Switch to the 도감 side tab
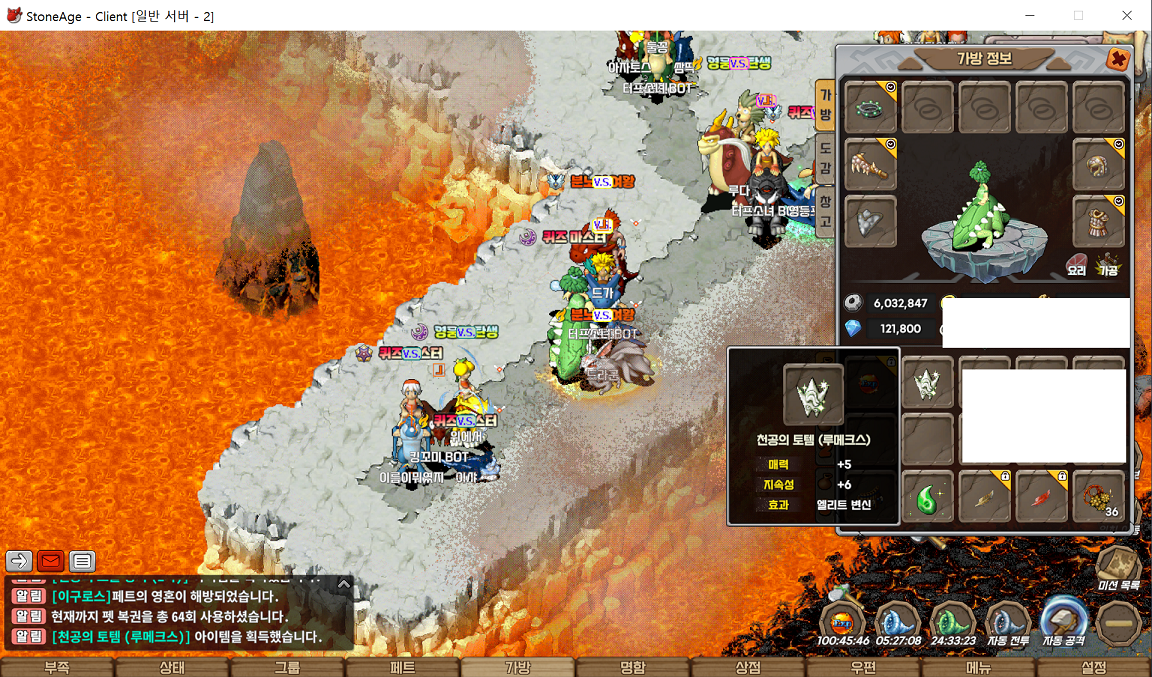Viewport: 1152px width, 677px height. [x=825, y=160]
